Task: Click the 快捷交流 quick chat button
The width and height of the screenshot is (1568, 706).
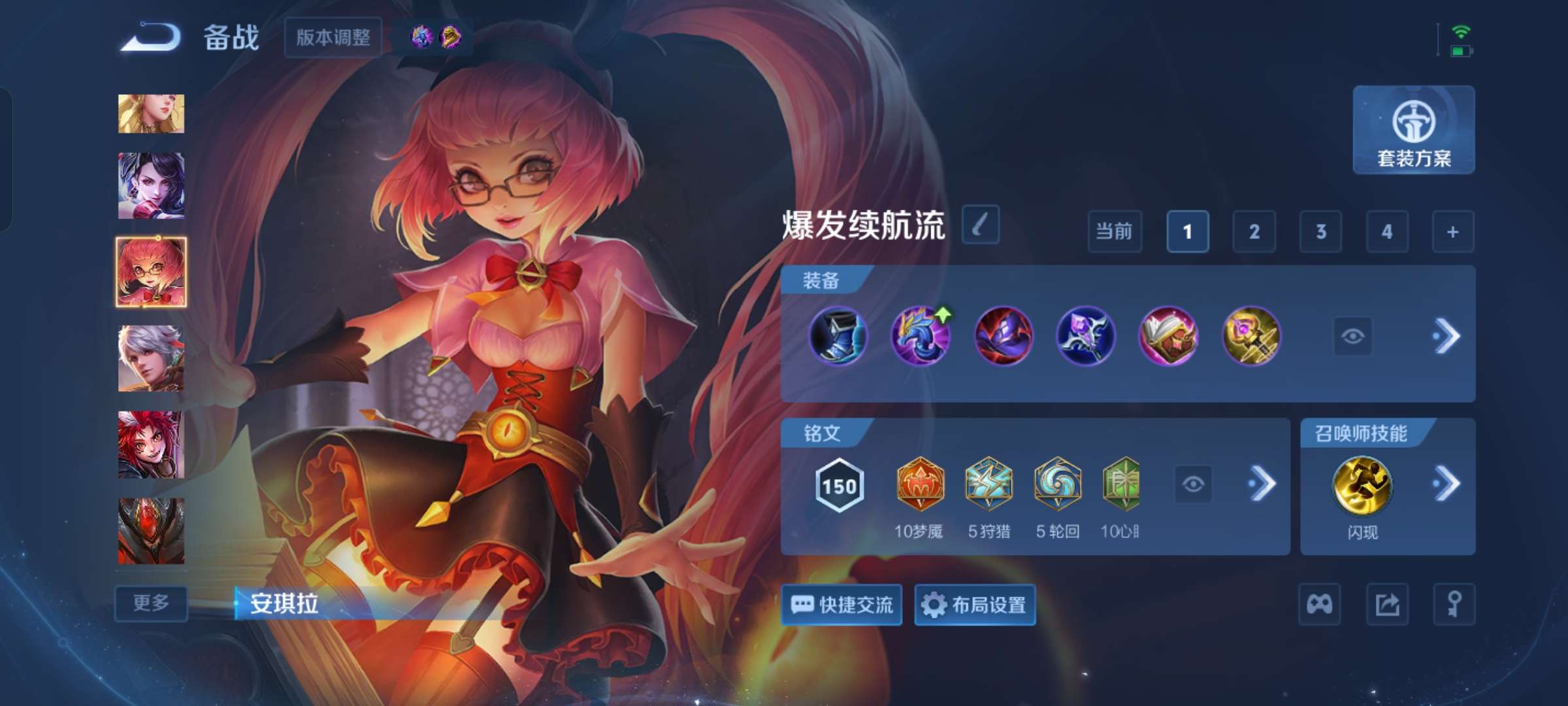Action: (841, 606)
